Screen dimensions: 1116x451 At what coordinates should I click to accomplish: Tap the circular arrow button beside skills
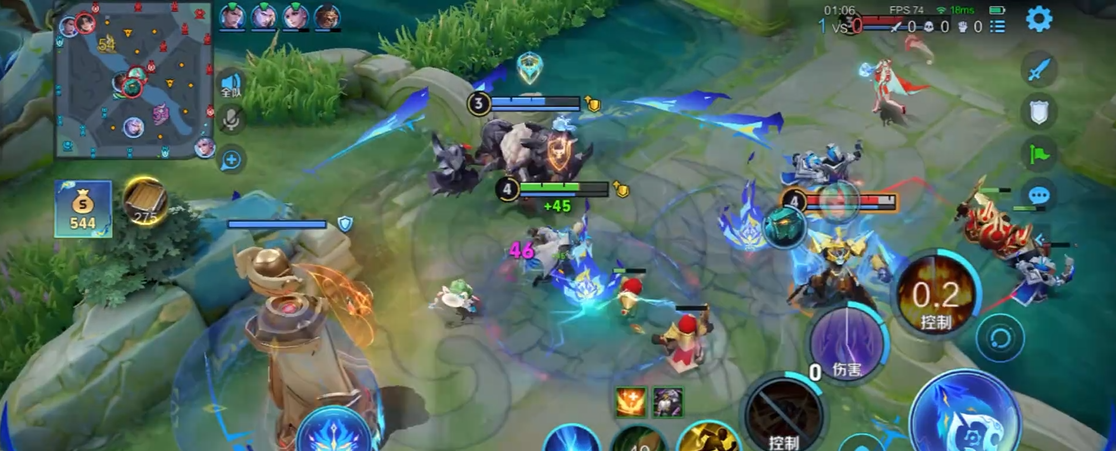[x=999, y=337]
